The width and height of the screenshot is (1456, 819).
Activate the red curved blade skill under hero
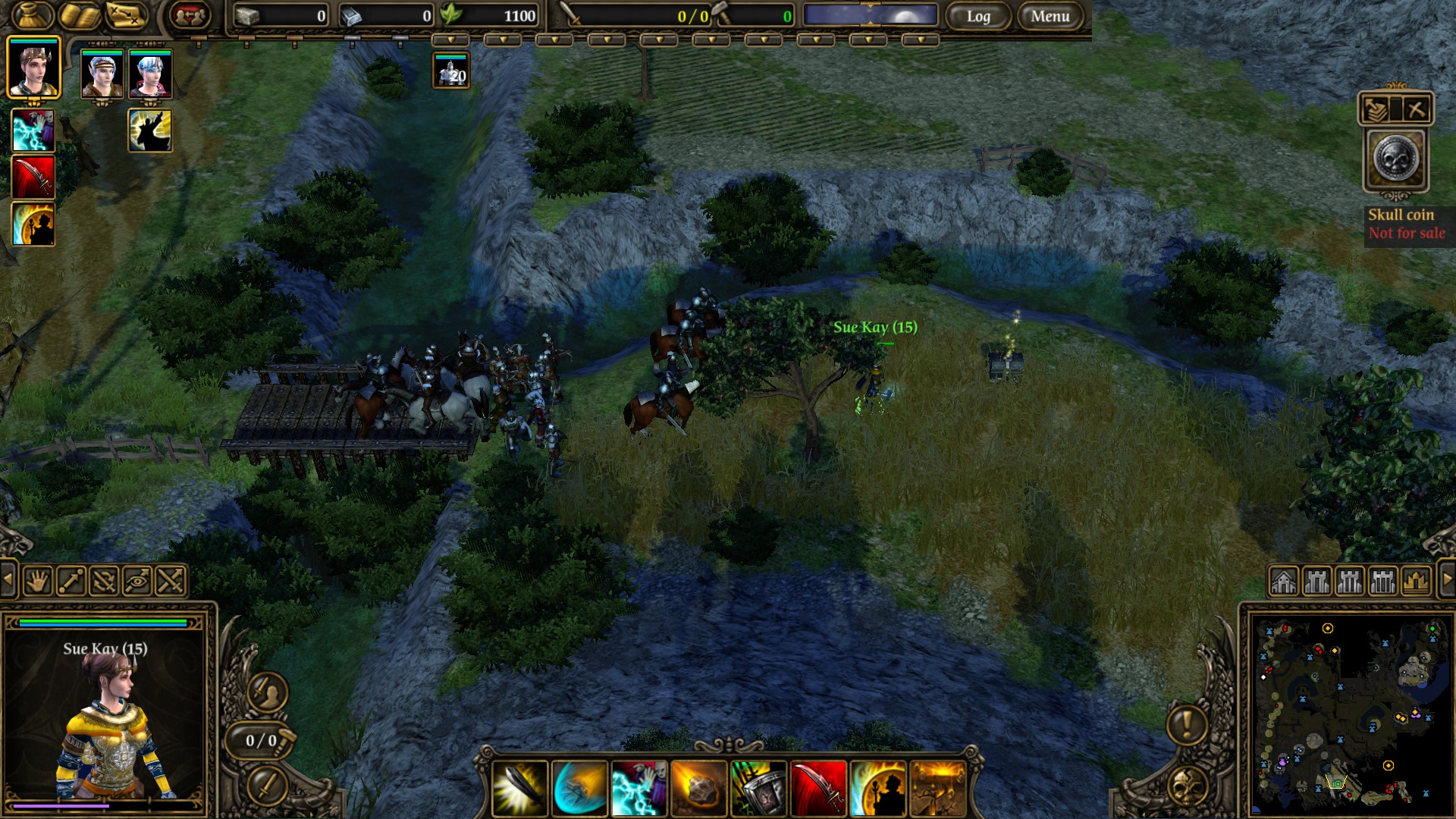point(33,177)
